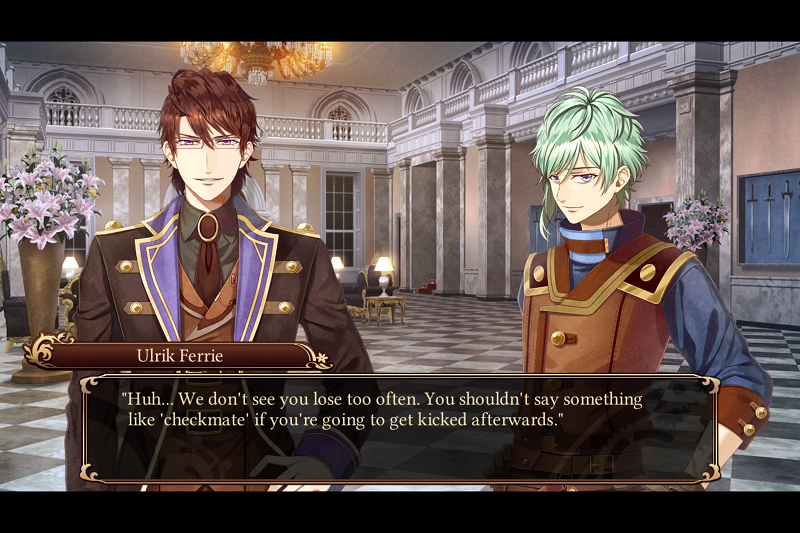The width and height of the screenshot is (800, 533).
Task: Advance the dialogue by clicking the text box
Action: [400, 430]
